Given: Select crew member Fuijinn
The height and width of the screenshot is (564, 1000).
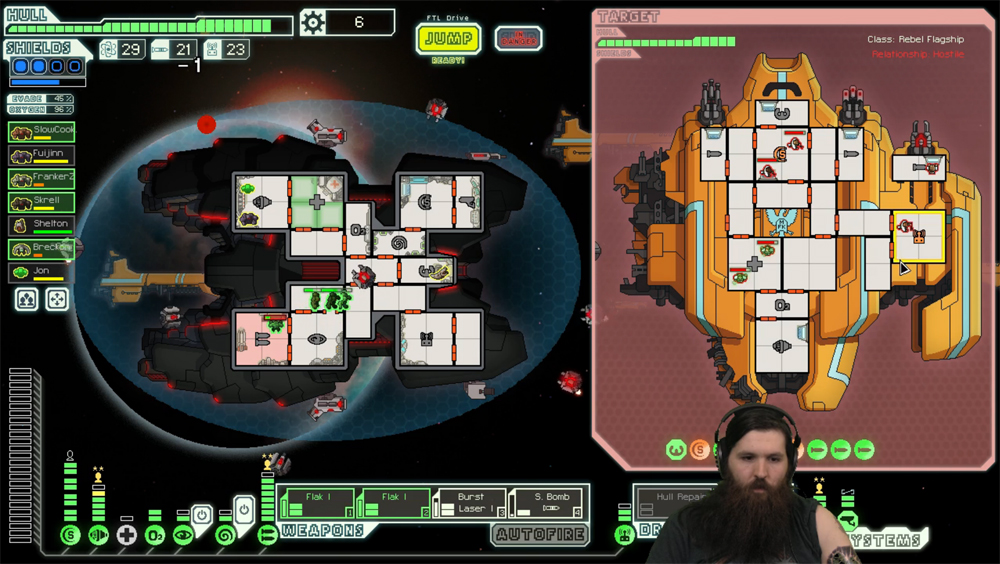Looking at the screenshot, I should point(42,155).
